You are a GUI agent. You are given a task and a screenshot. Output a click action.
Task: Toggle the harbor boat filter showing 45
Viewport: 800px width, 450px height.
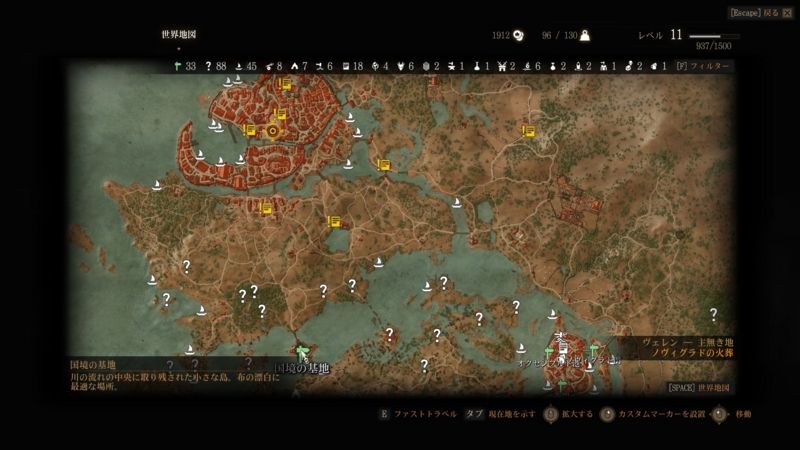(239, 66)
